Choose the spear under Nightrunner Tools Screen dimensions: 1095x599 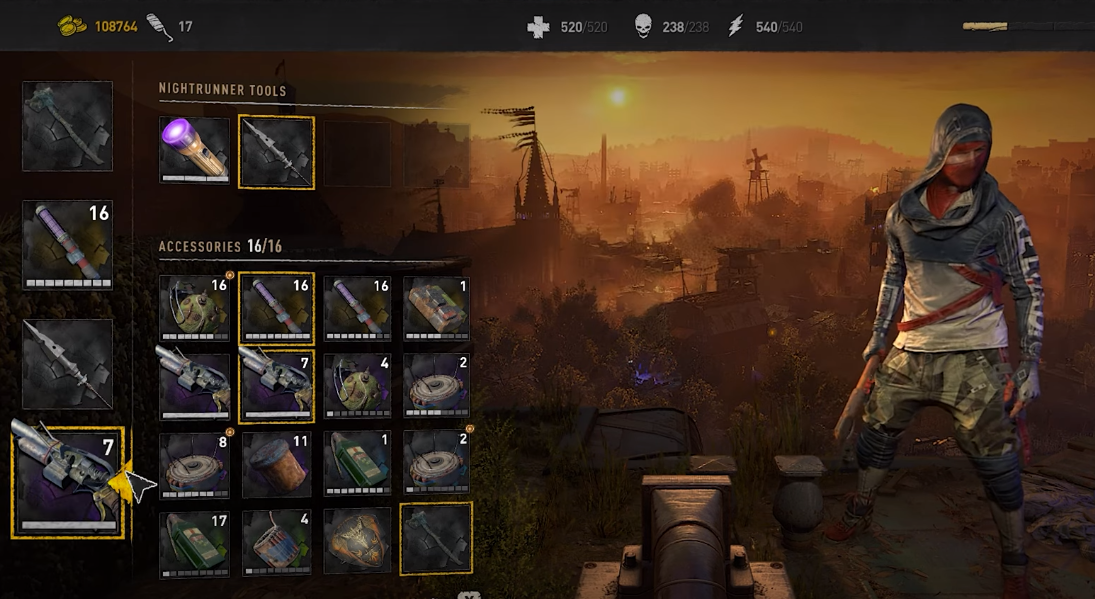[276, 152]
